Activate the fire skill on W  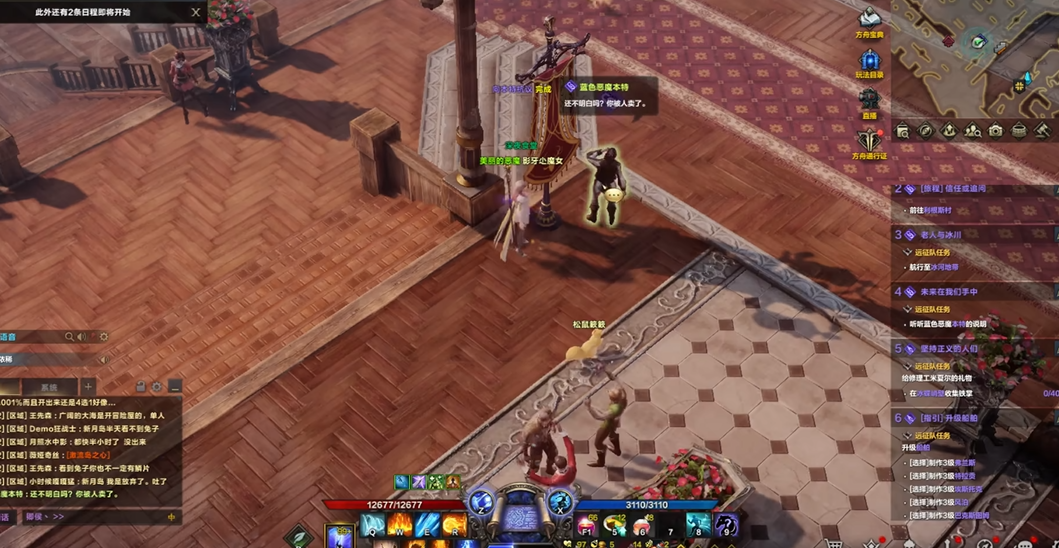click(x=400, y=524)
